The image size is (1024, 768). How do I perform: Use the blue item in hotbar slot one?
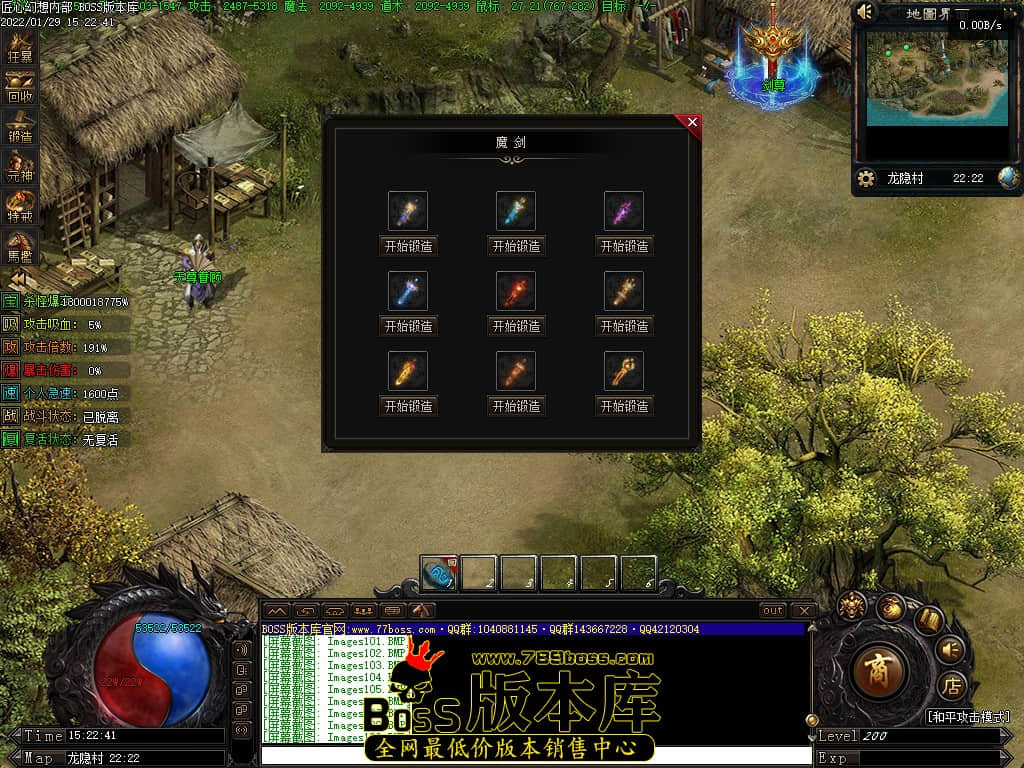439,574
